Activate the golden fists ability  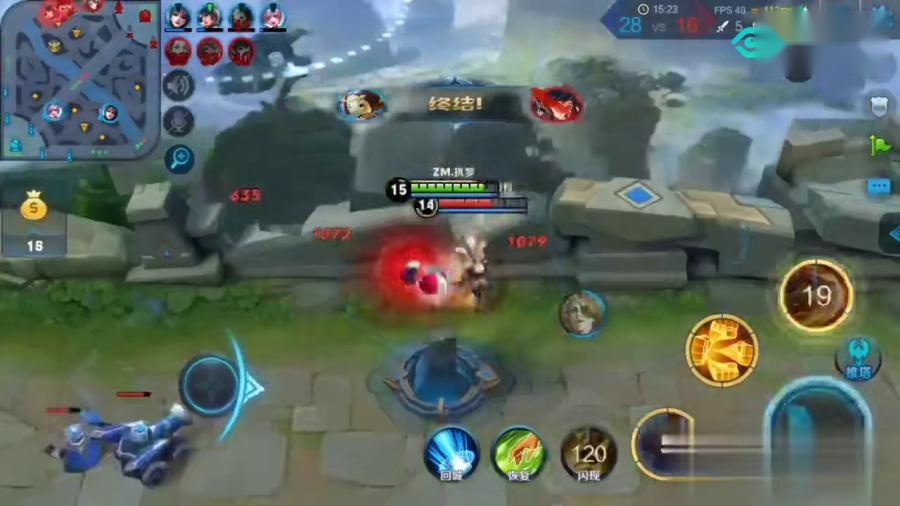[x=721, y=350]
